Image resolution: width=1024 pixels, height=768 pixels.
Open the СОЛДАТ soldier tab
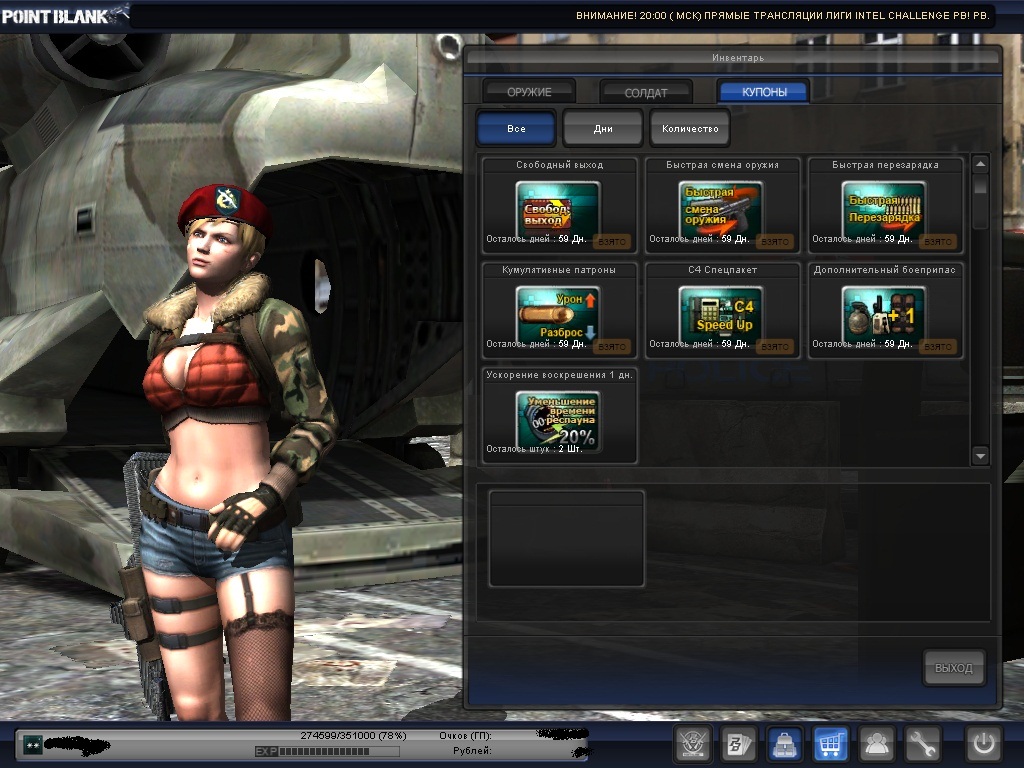646,92
